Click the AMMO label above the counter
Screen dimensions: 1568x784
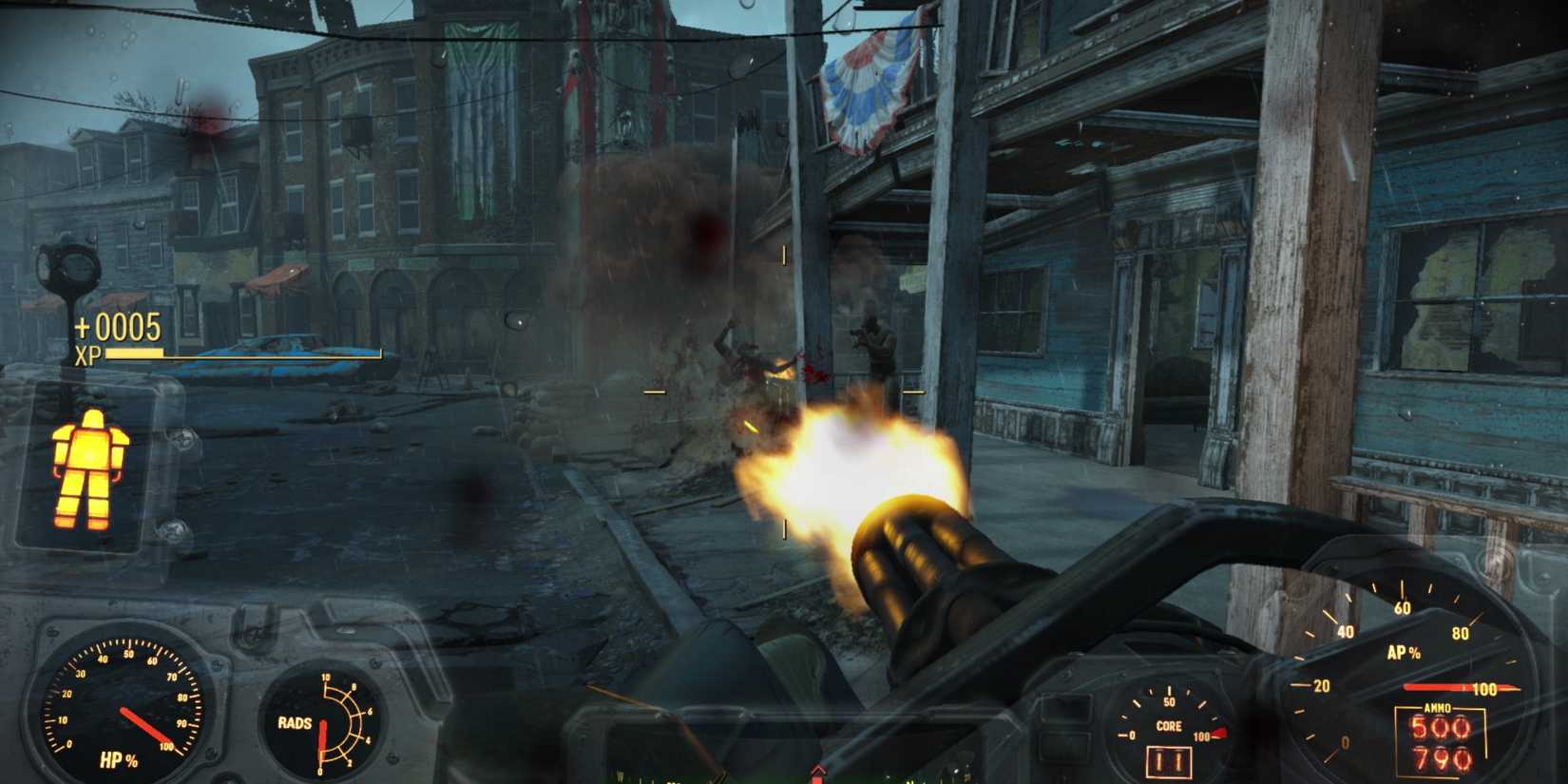coord(1437,707)
